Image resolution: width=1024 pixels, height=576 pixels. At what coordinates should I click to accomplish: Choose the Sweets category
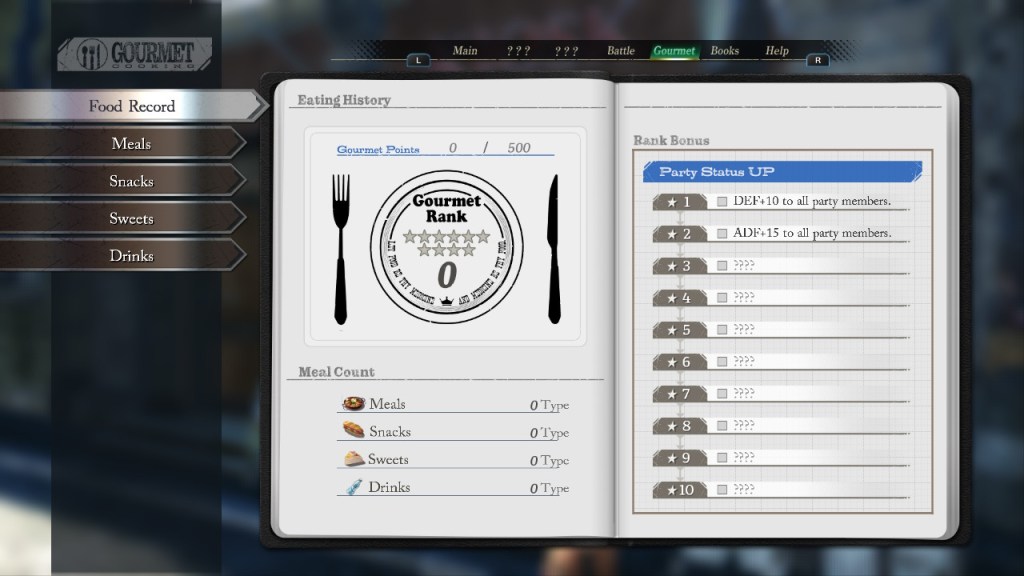(131, 218)
